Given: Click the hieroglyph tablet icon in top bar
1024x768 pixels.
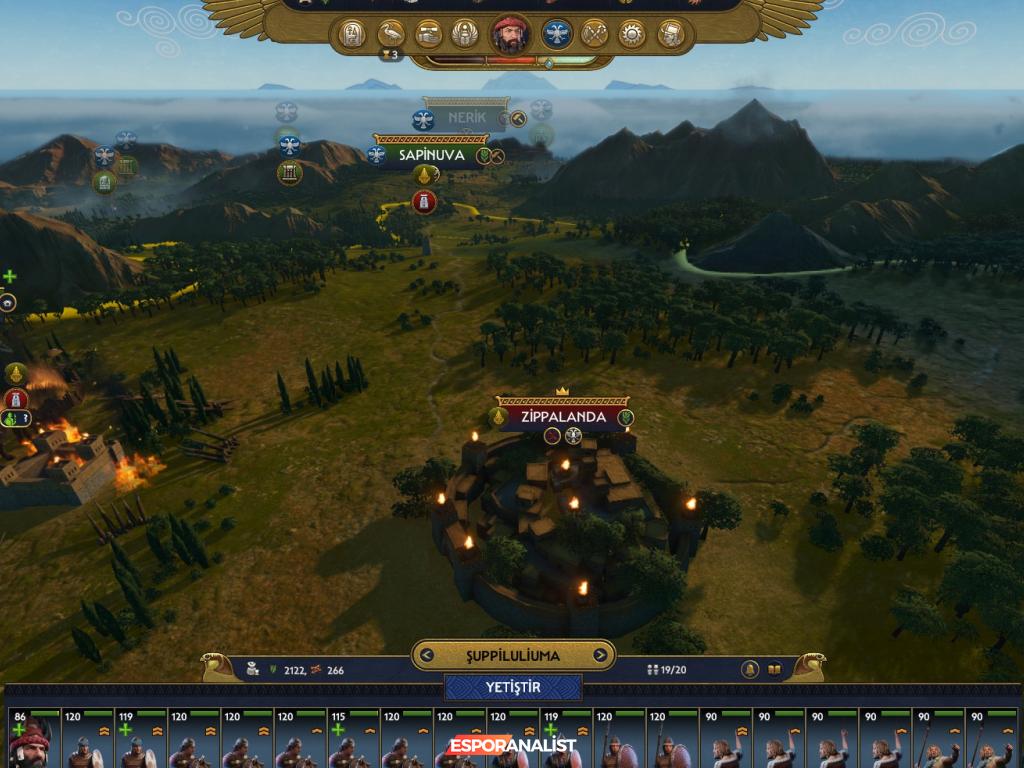Looking at the screenshot, I should click(352, 35).
